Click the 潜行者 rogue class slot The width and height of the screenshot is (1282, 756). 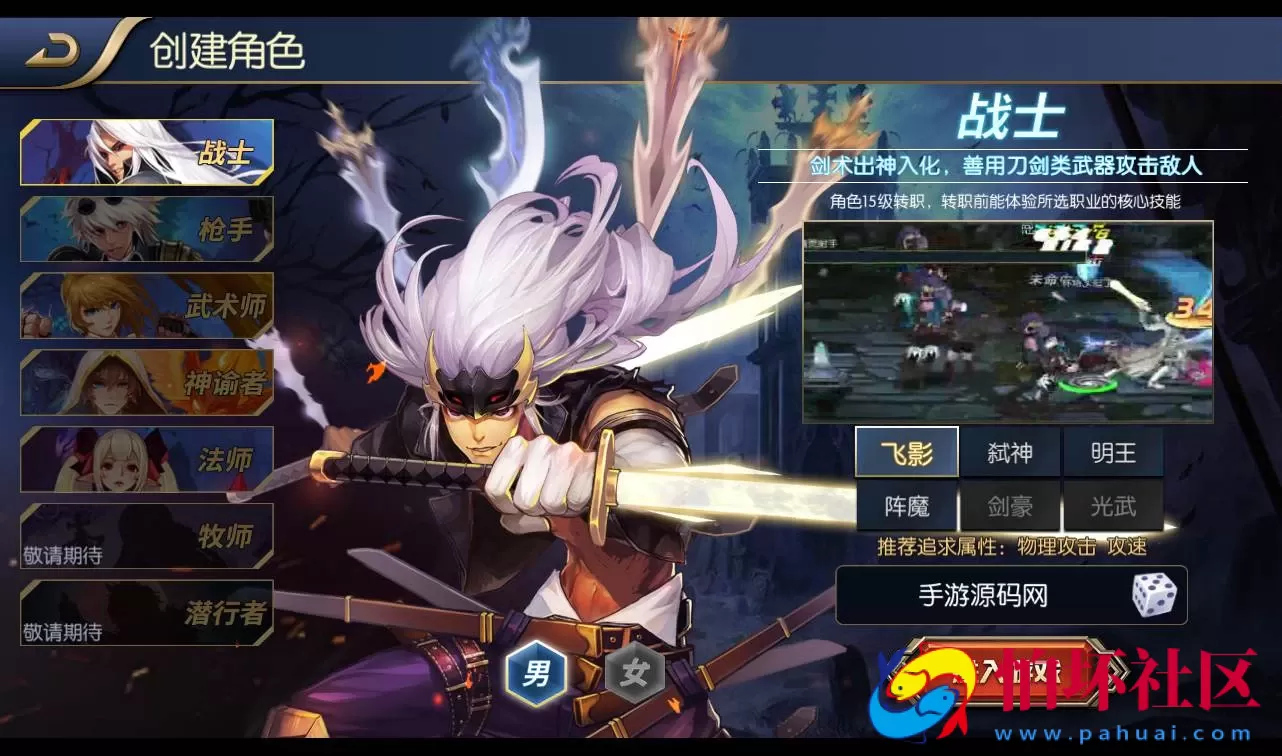tap(146, 613)
